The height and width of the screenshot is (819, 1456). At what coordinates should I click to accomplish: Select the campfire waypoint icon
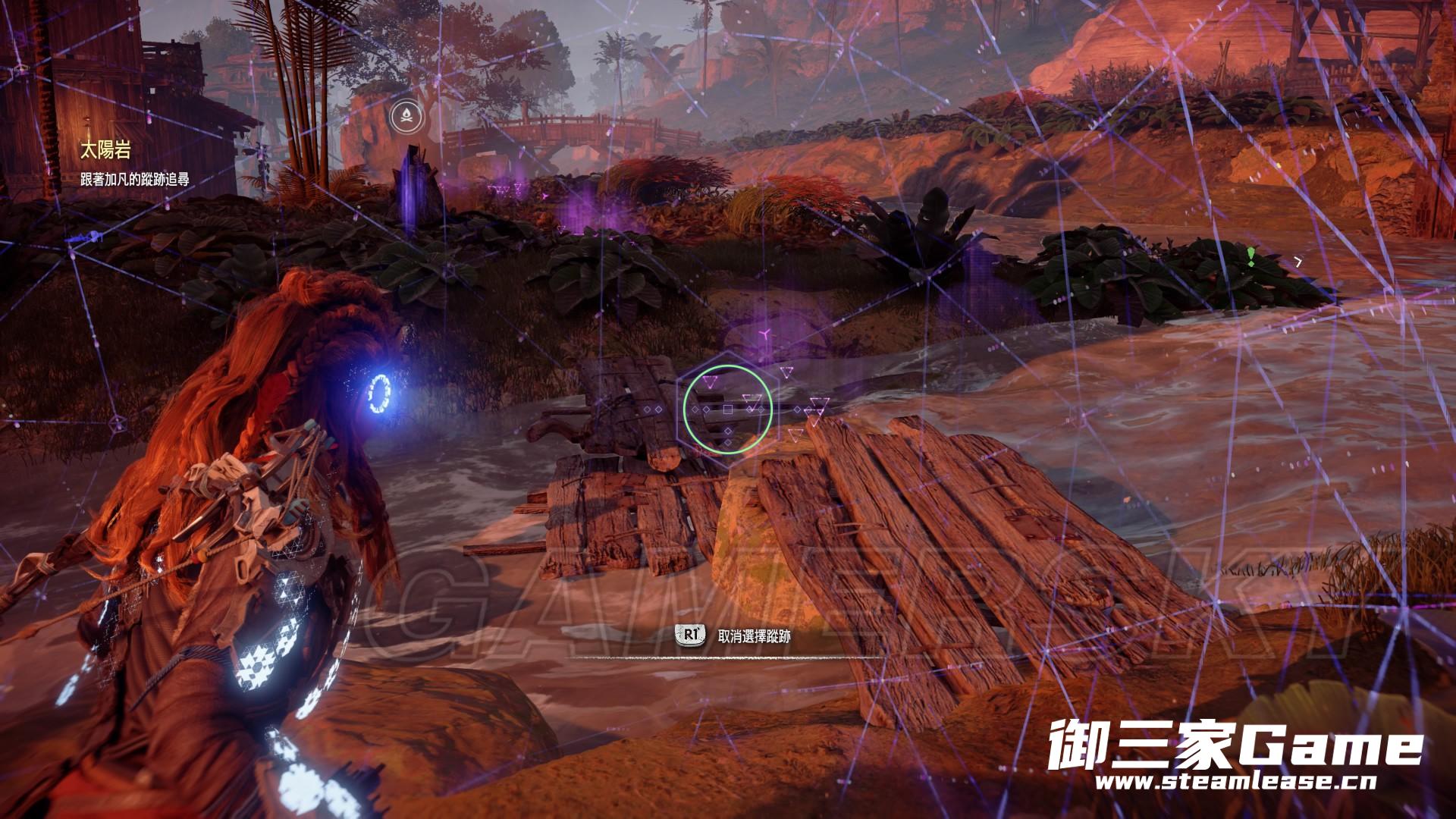[x=407, y=116]
